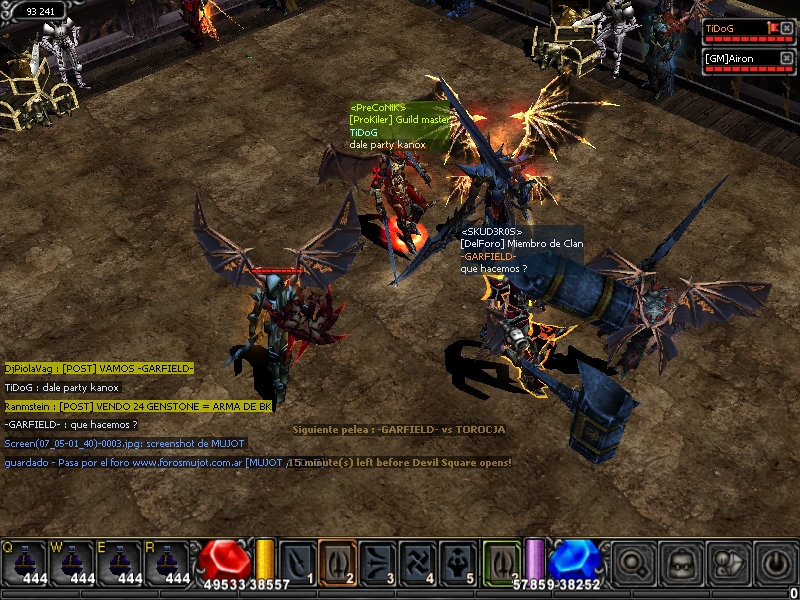Use the W hotkey potion slot
Image resolution: width=800 pixels, height=600 pixels.
coord(72,562)
